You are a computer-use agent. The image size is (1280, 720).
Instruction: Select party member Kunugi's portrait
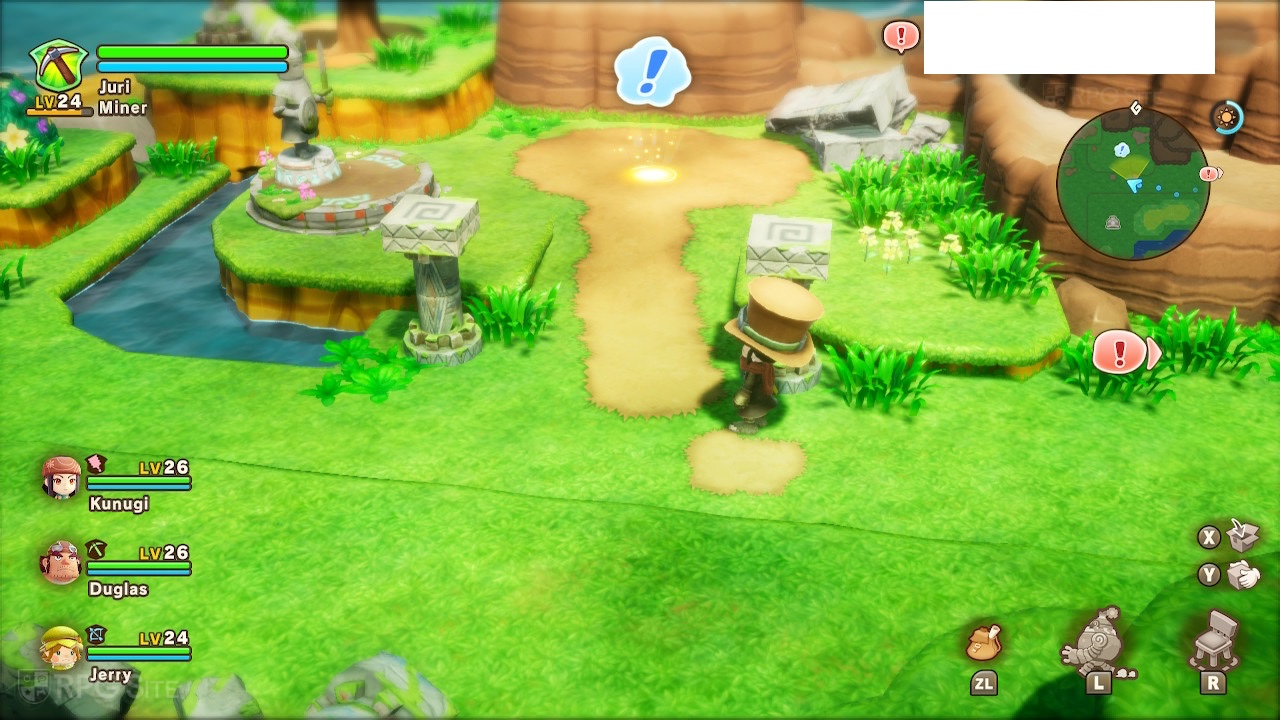pyautogui.click(x=62, y=478)
